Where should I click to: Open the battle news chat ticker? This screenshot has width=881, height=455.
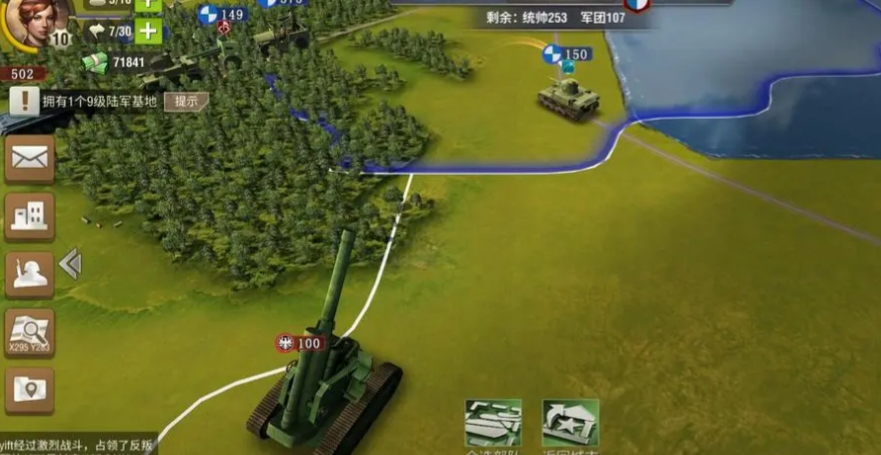click(78, 445)
